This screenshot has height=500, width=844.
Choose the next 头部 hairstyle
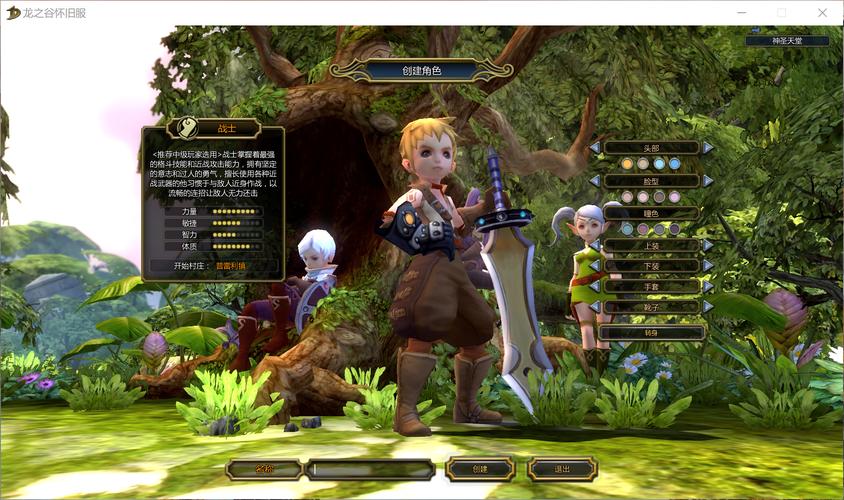pos(708,148)
